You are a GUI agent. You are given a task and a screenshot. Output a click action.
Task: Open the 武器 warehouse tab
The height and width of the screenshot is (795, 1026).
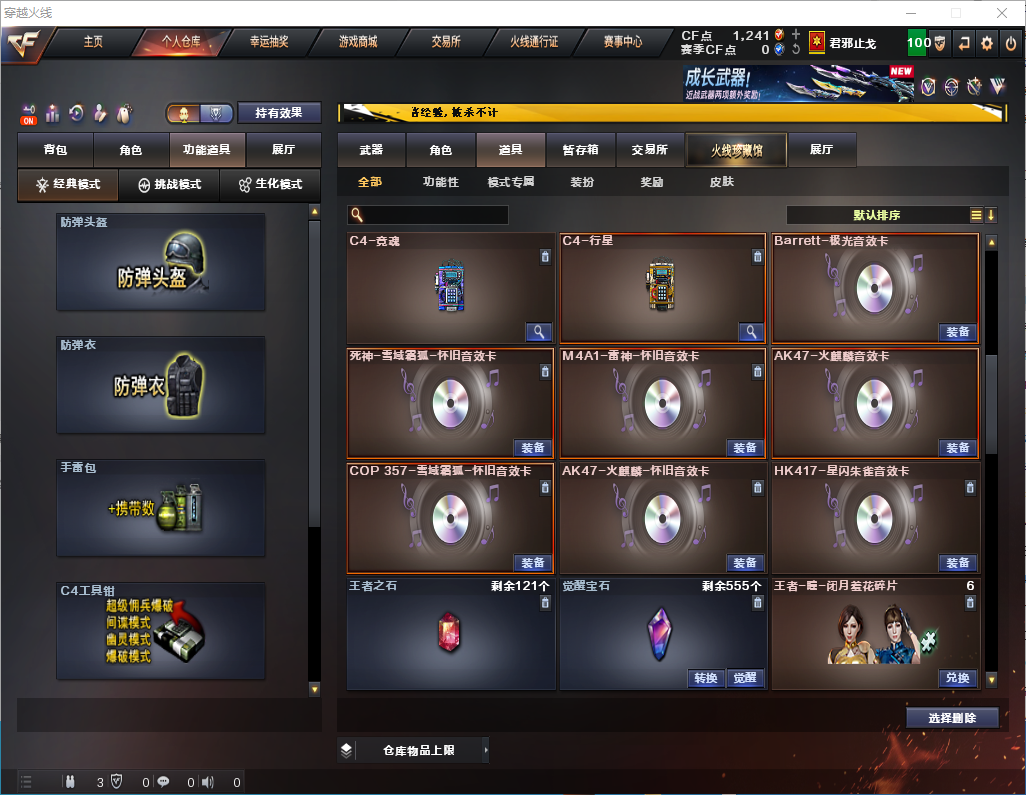(371, 150)
